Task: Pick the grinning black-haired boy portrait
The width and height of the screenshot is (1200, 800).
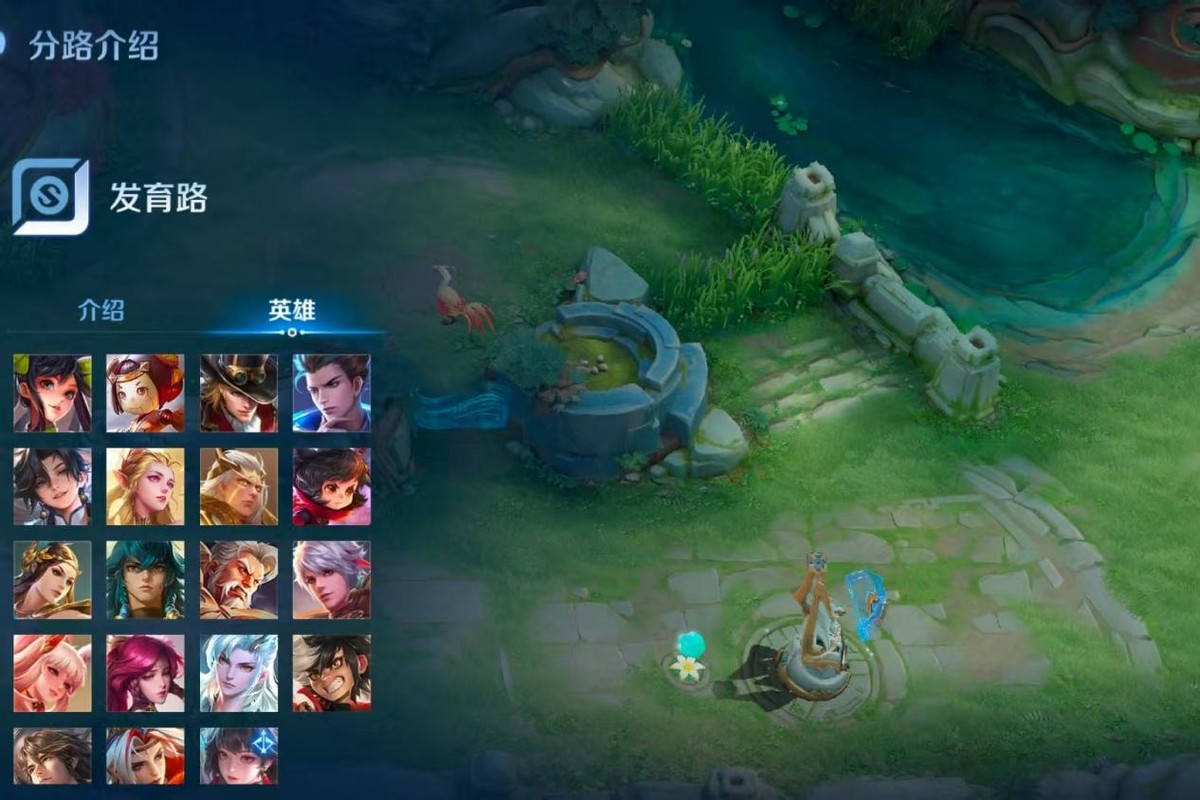Action: coord(331,673)
